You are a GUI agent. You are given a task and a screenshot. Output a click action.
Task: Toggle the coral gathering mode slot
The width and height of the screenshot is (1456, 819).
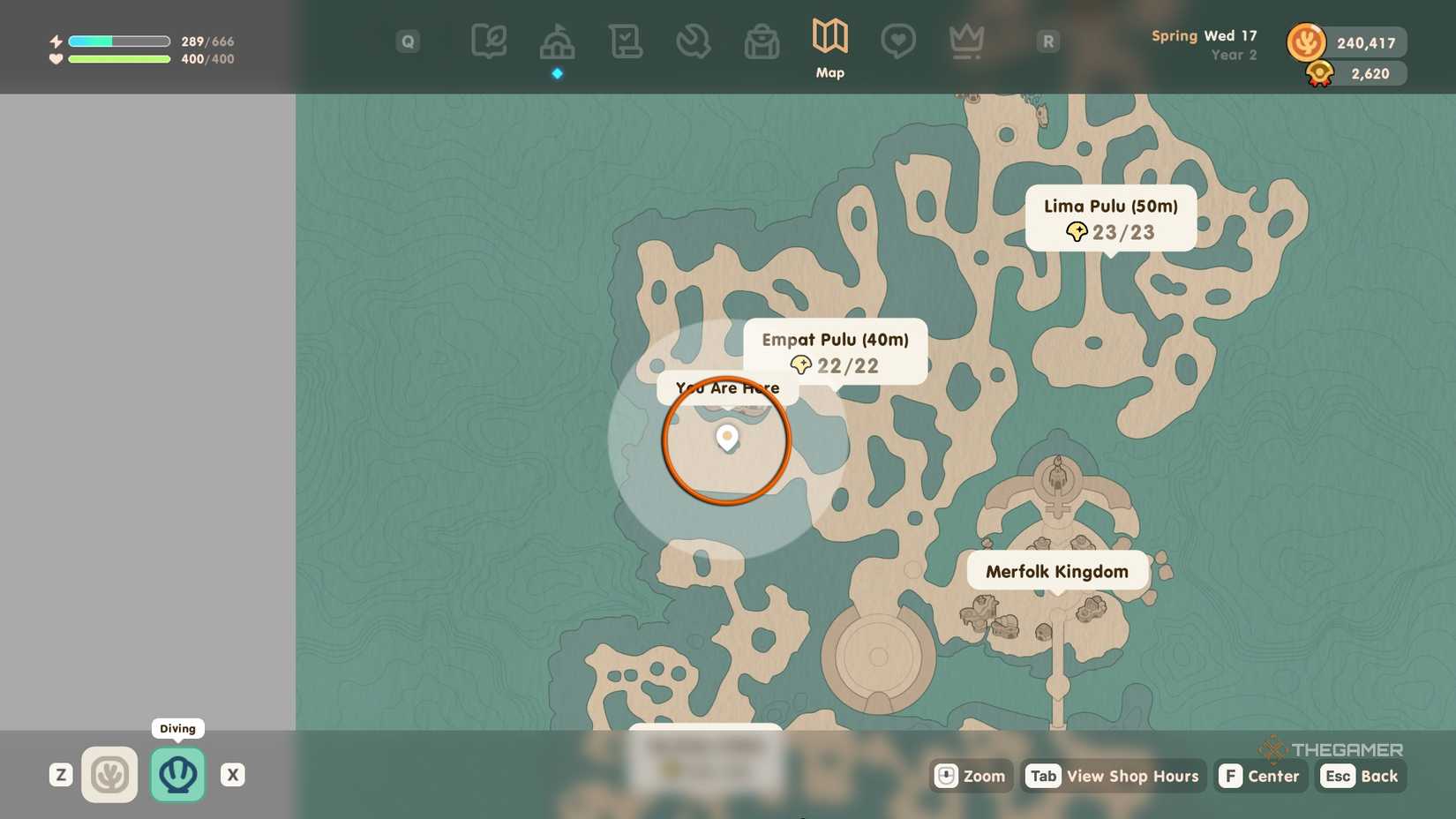[109, 774]
